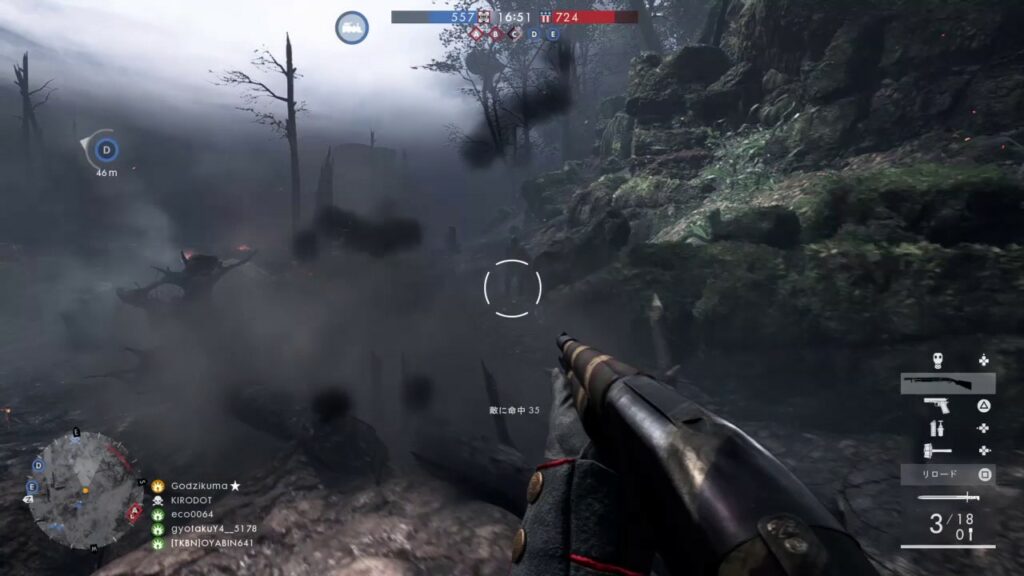Viewport: 1024px width, 576px height.
Task: Click the objective D marker showing 46 m
Action: coord(105,151)
